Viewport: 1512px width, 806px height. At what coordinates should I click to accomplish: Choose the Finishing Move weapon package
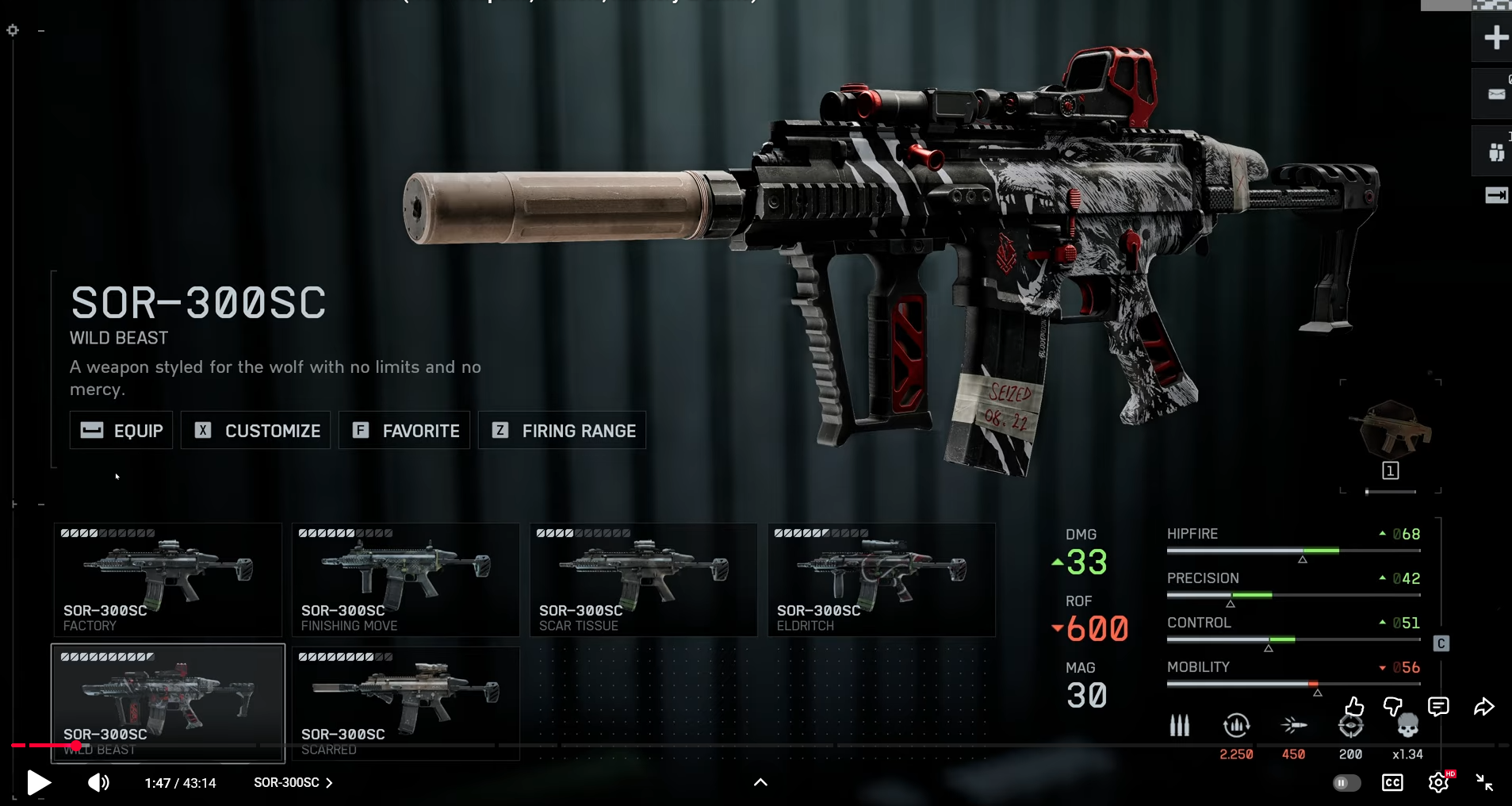[x=405, y=579]
